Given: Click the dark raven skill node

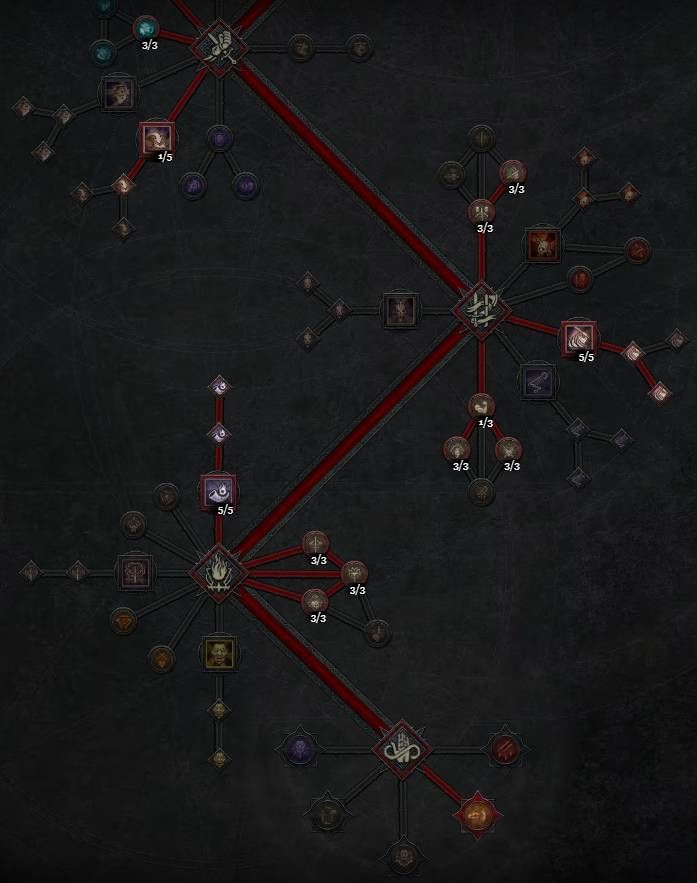Looking at the screenshot, I should pyautogui.click(x=537, y=380).
